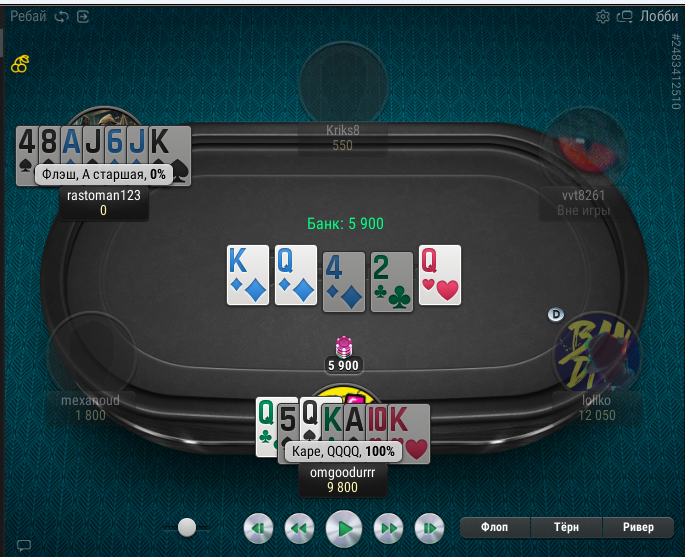The height and width of the screenshot is (557, 685).
Task: Click the exit arrow icon beside Ребай
Action: point(82,16)
